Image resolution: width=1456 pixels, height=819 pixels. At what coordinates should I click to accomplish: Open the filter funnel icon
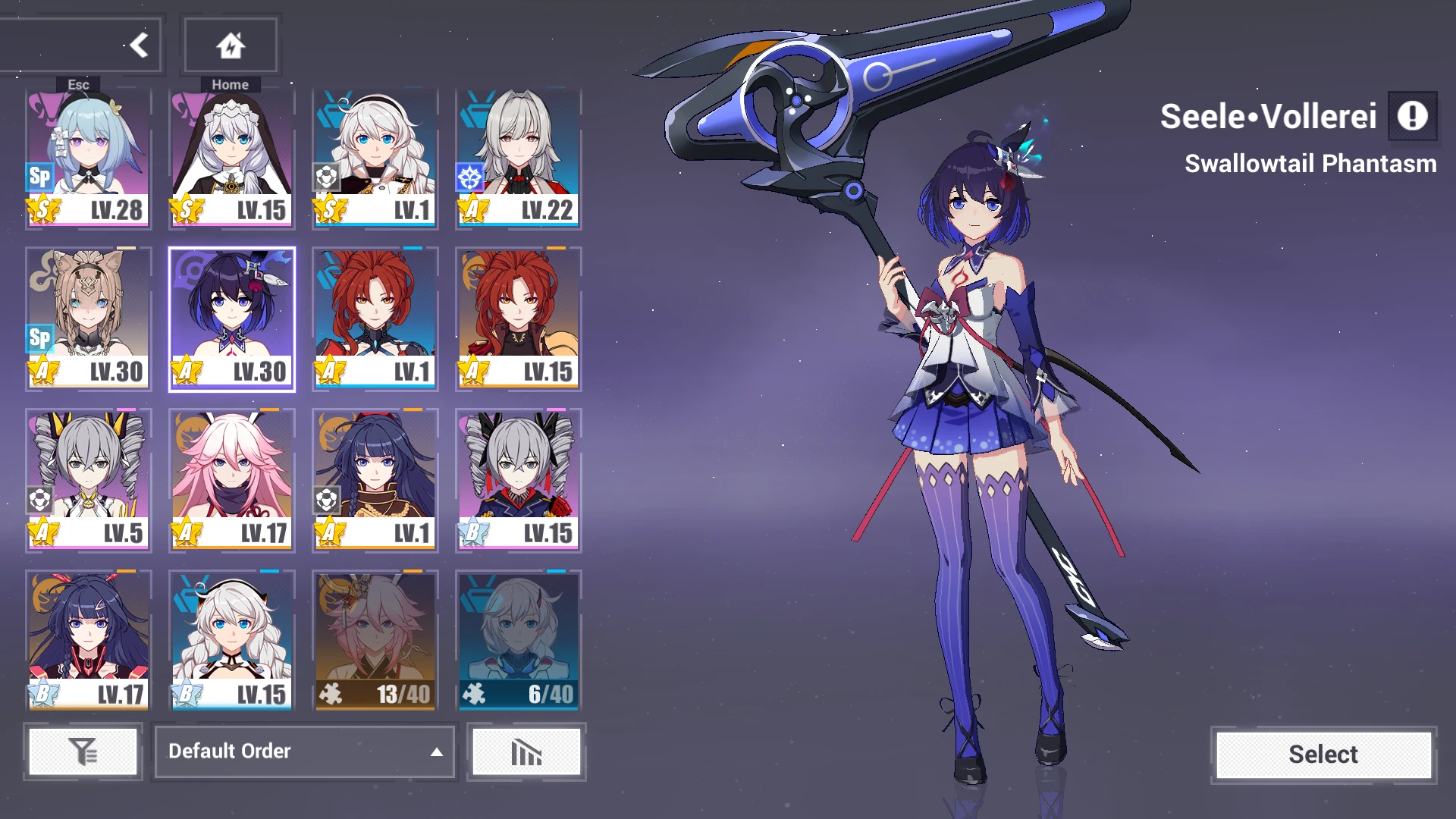tap(83, 752)
